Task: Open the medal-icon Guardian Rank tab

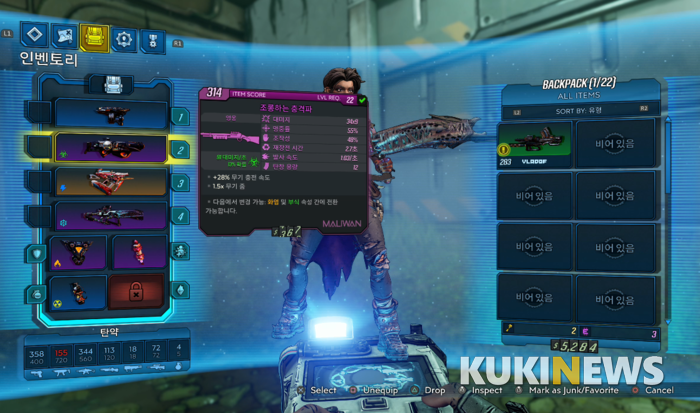Action: pyautogui.click(x=152, y=38)
